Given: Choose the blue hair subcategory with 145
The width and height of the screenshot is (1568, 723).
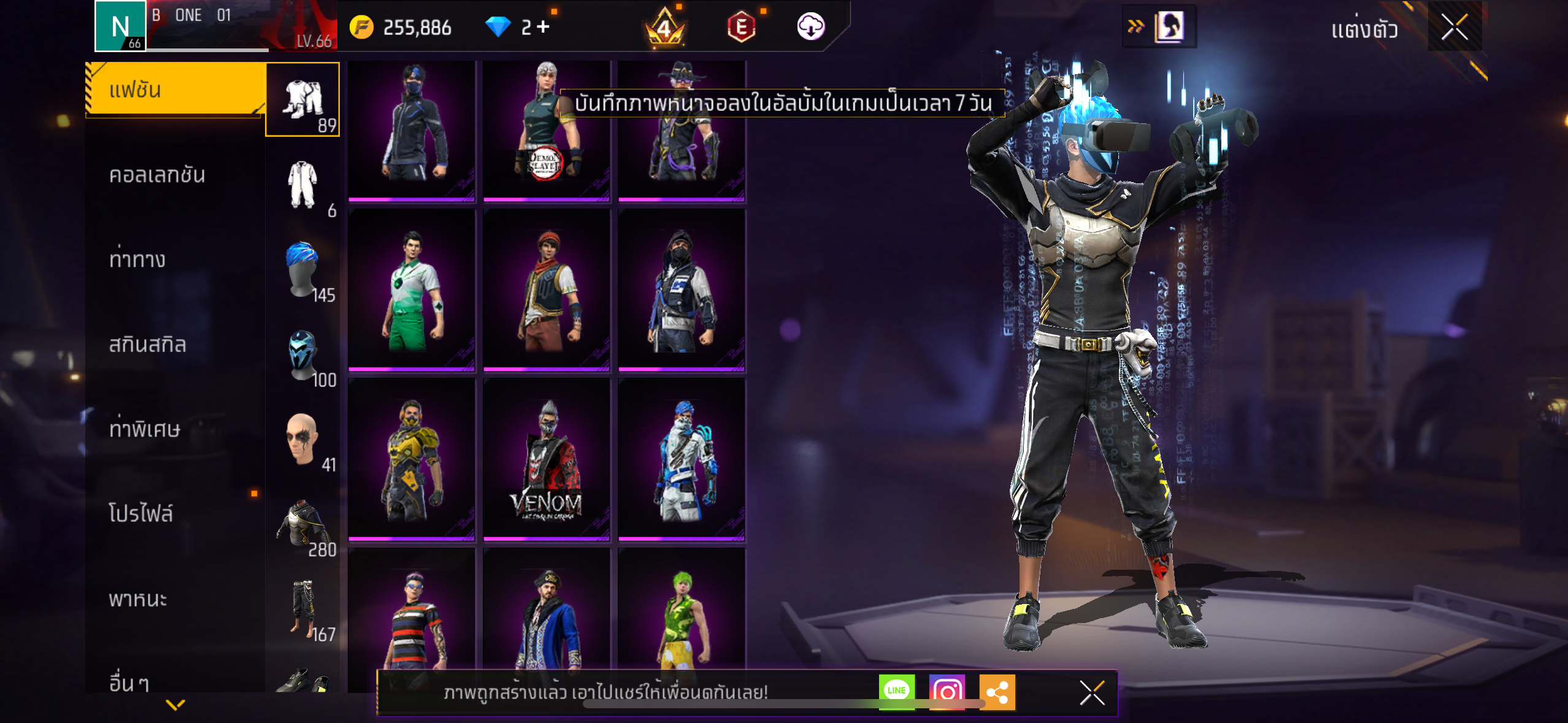Looking at the screenshot, I should (x=302, y=270).
